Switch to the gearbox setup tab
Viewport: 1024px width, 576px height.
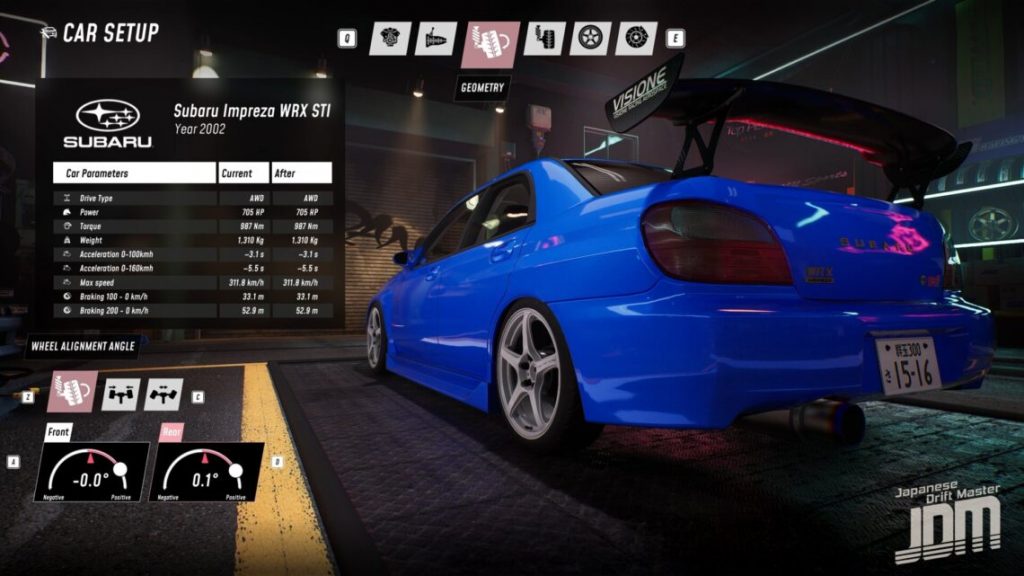tap(437, 39)
